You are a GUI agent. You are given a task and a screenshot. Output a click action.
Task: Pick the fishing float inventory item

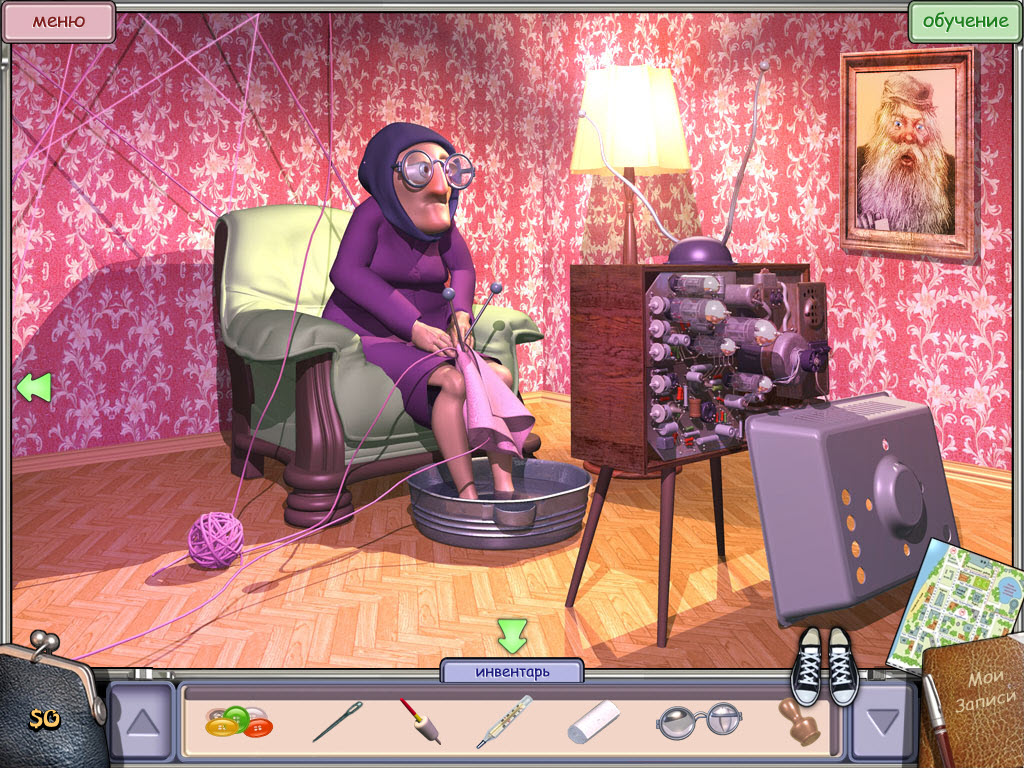pyautogui.click(x=420, y=720)
